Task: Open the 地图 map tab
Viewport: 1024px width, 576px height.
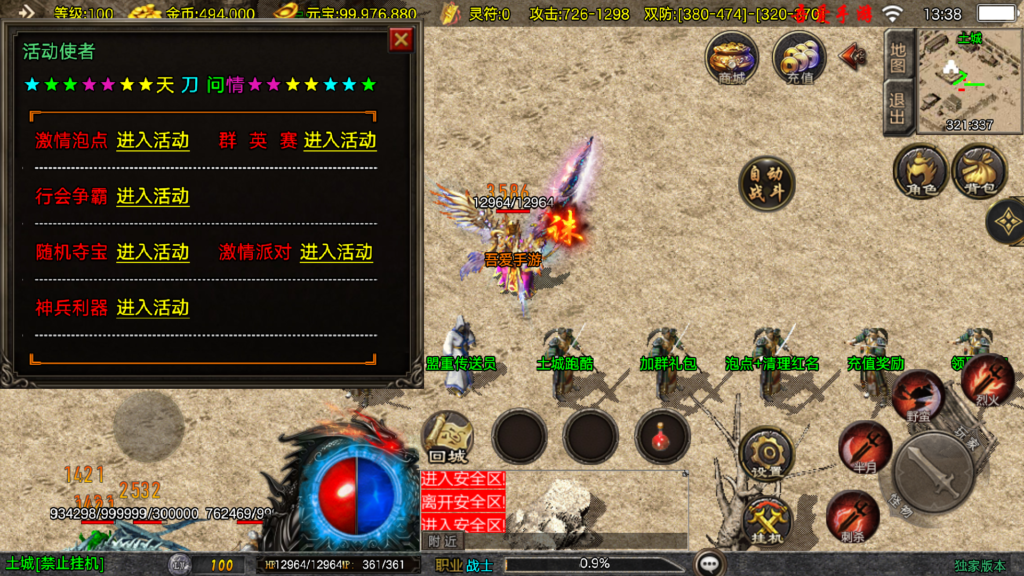Action: pos(898,54)
